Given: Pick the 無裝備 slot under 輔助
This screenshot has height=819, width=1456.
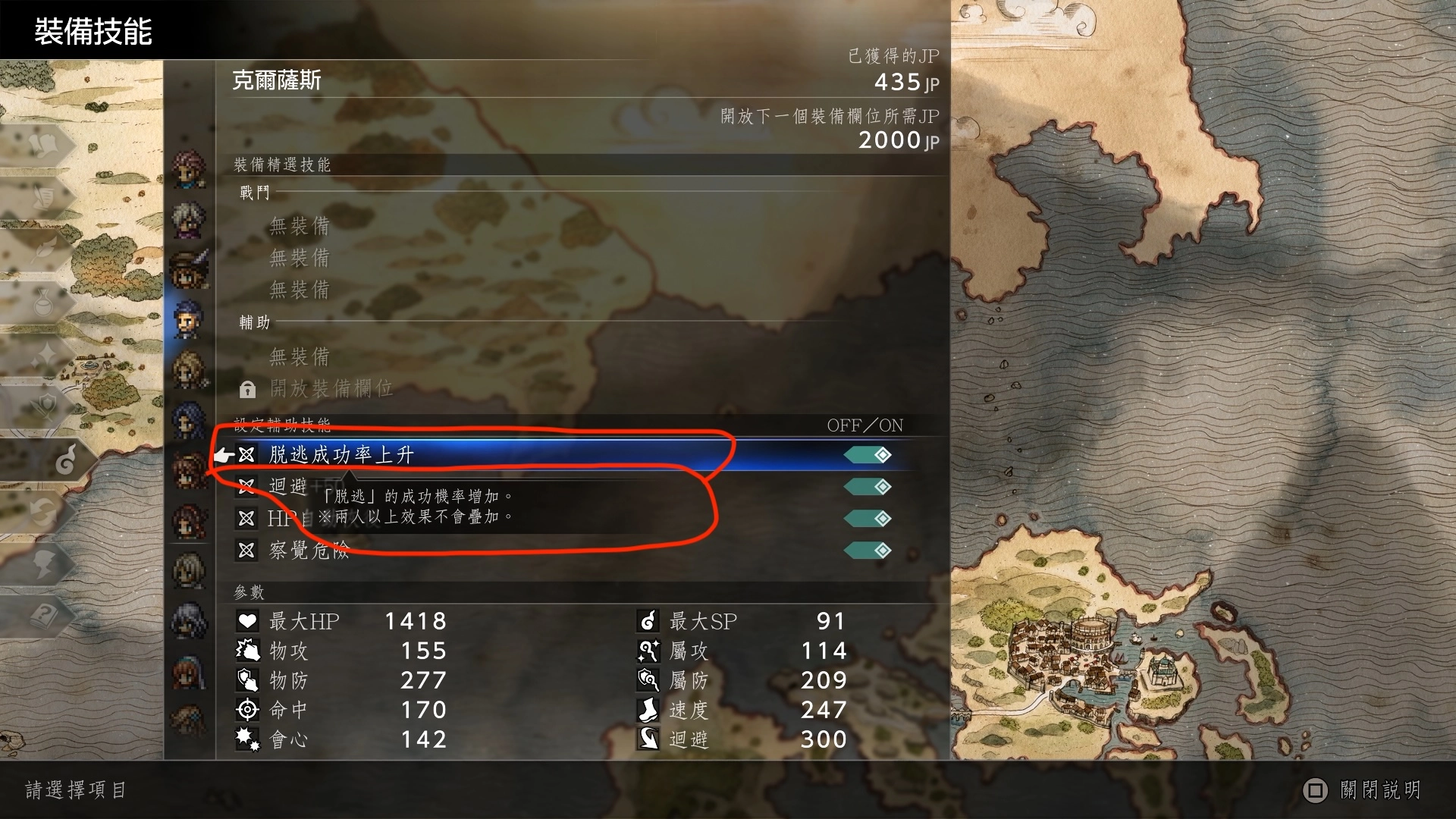Looking at the screenshot, I should pos(300,356).
